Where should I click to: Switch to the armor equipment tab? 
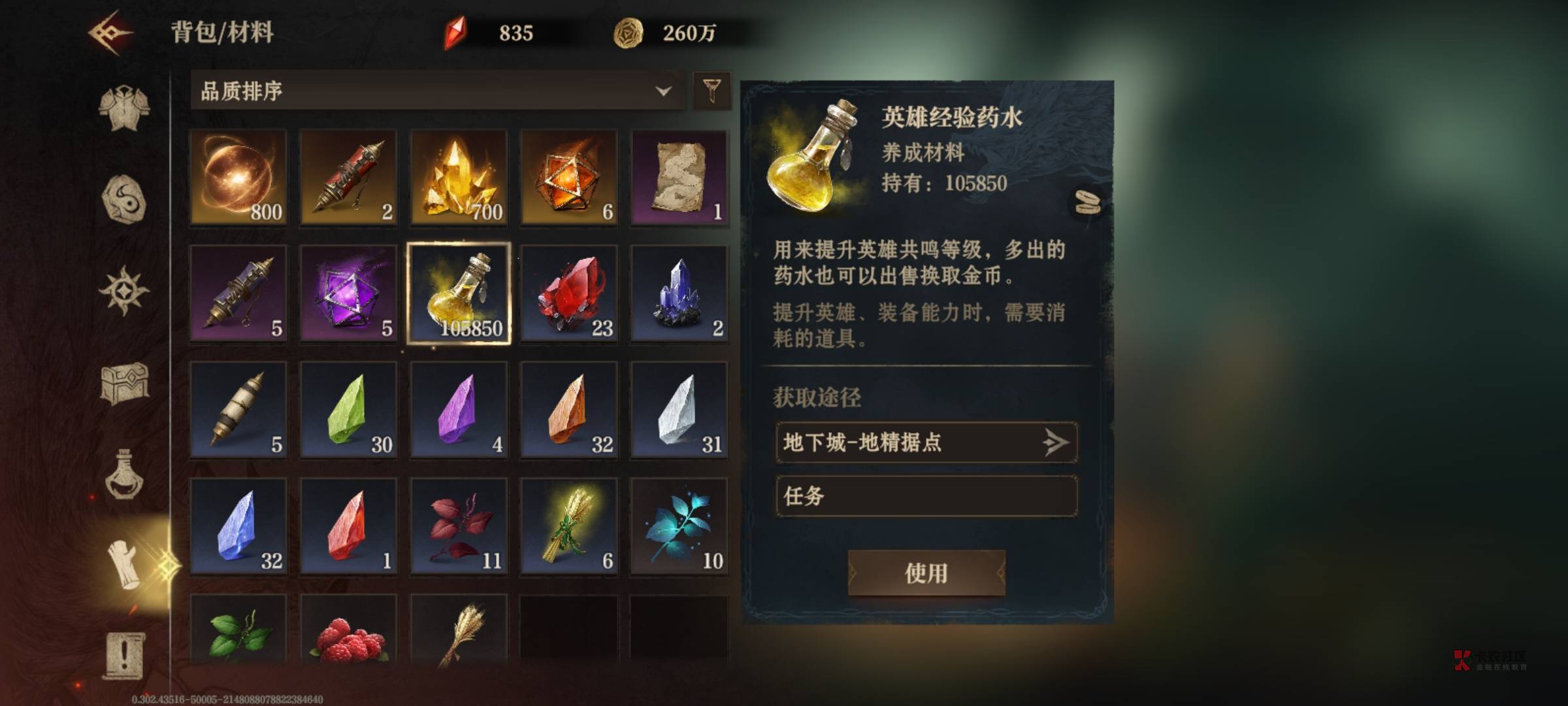[124, 109]
